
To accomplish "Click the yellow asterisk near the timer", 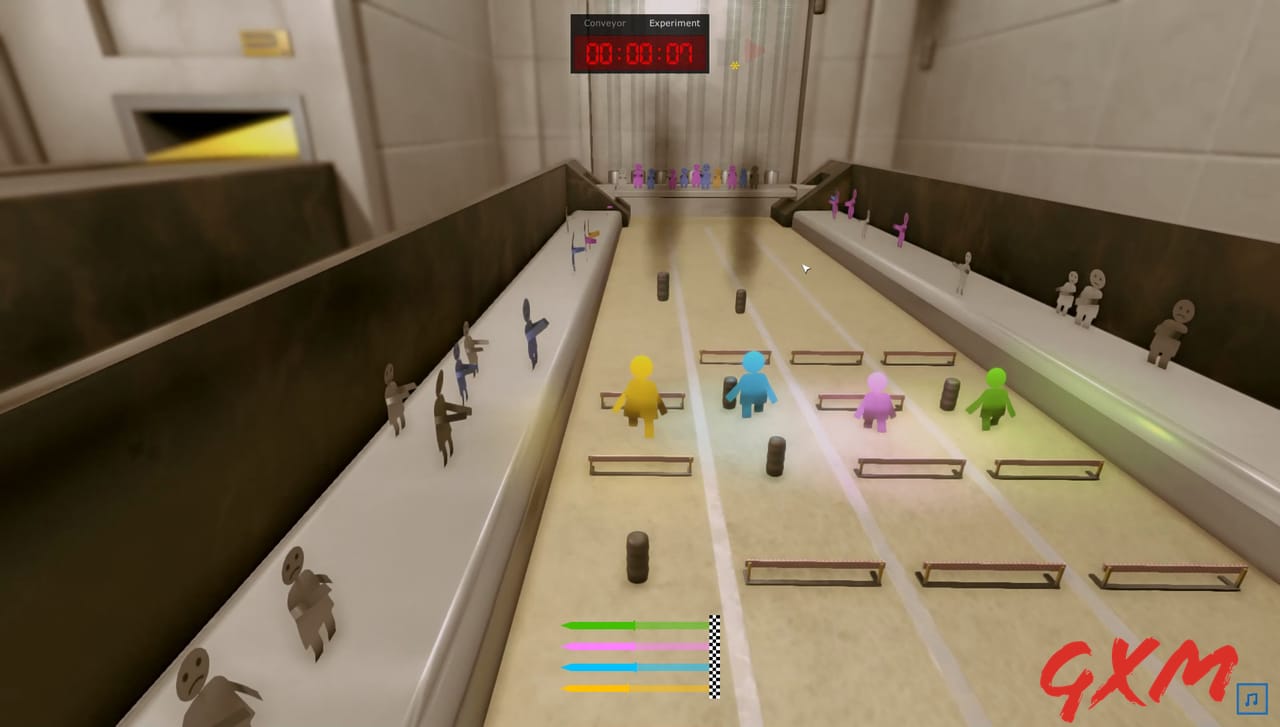I will click(x=736, y=63).
